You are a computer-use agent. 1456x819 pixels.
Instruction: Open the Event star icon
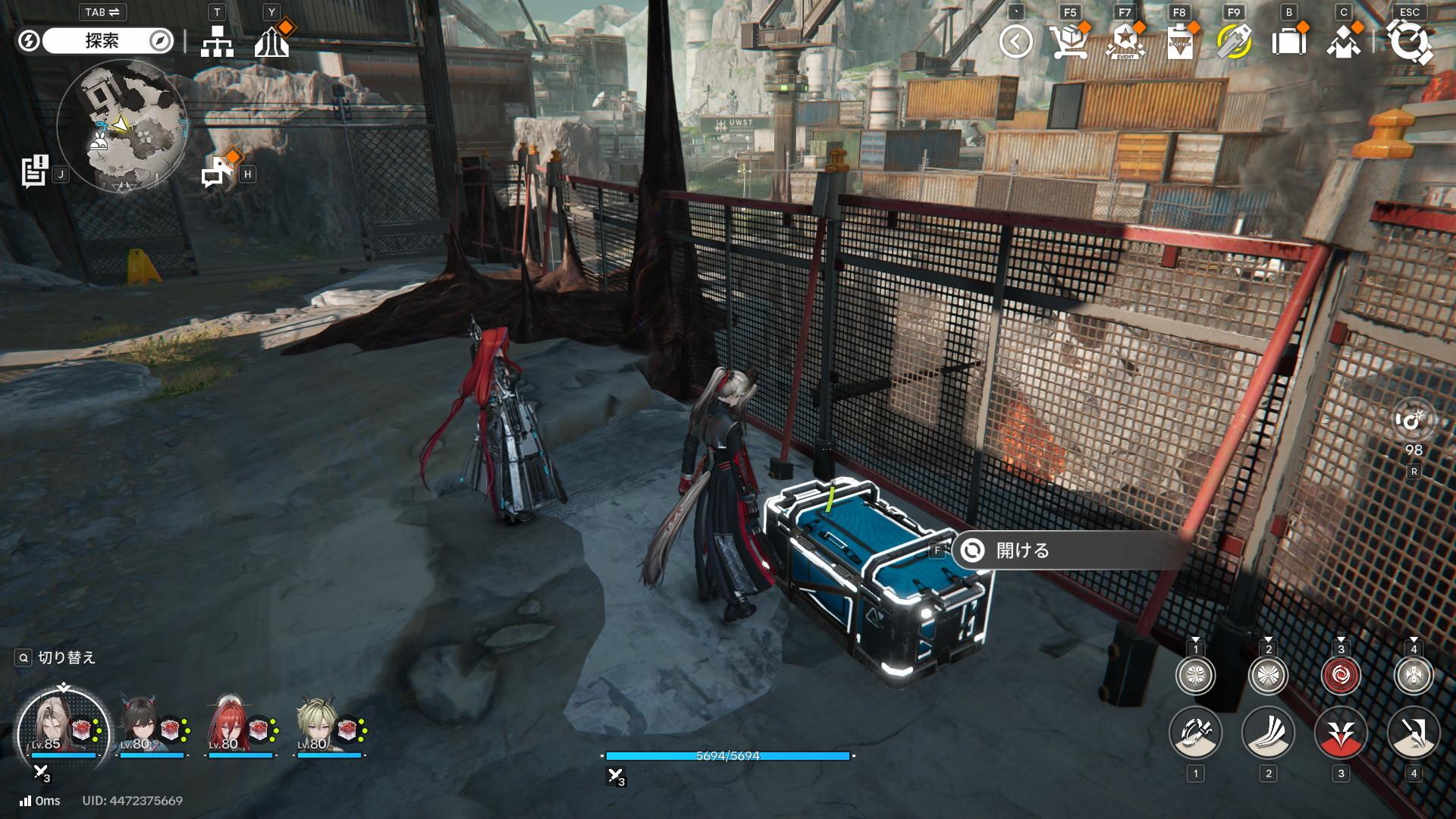[1124, 42]
